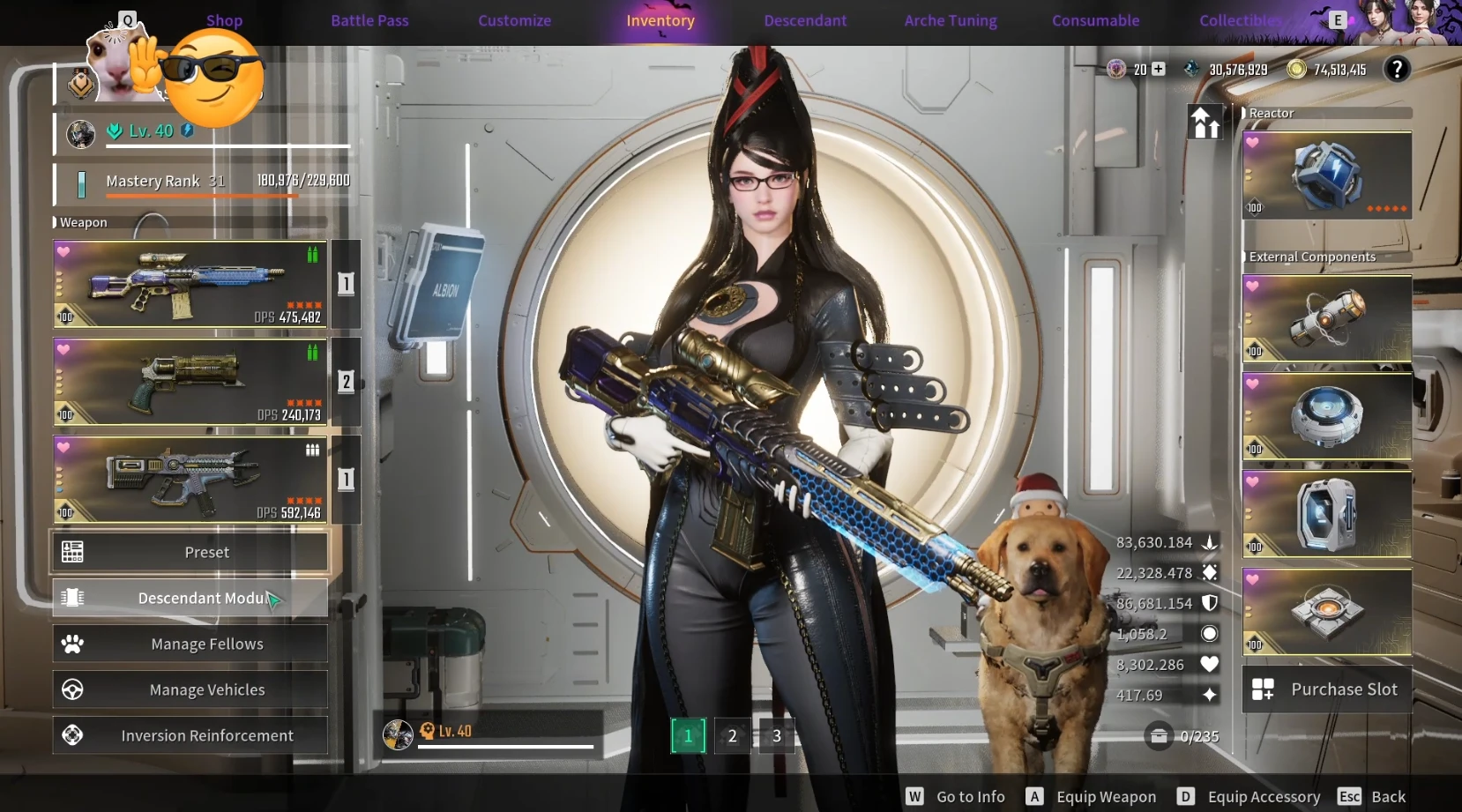Open Inversion Reinforcement

tap(190, 735)
